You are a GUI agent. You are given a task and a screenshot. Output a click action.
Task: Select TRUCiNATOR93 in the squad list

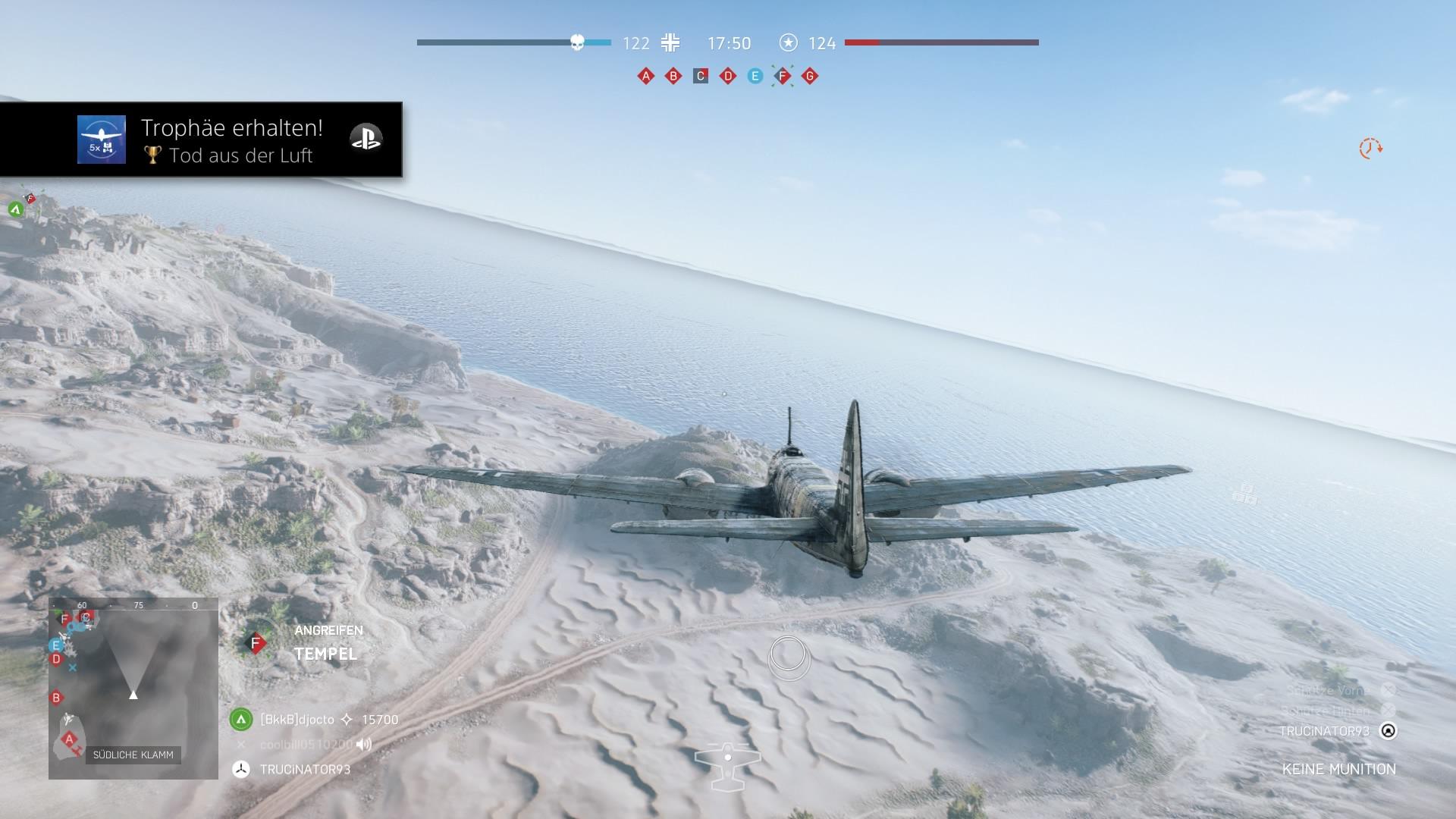[x=305, y=770]
